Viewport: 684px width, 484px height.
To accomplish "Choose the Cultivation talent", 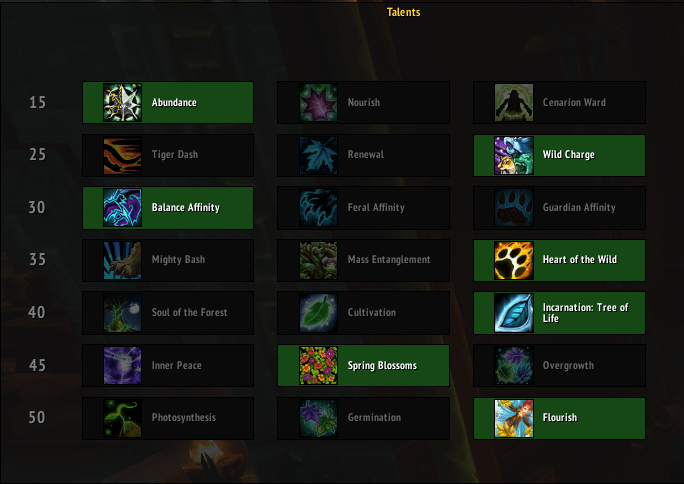I will (363, 313).
